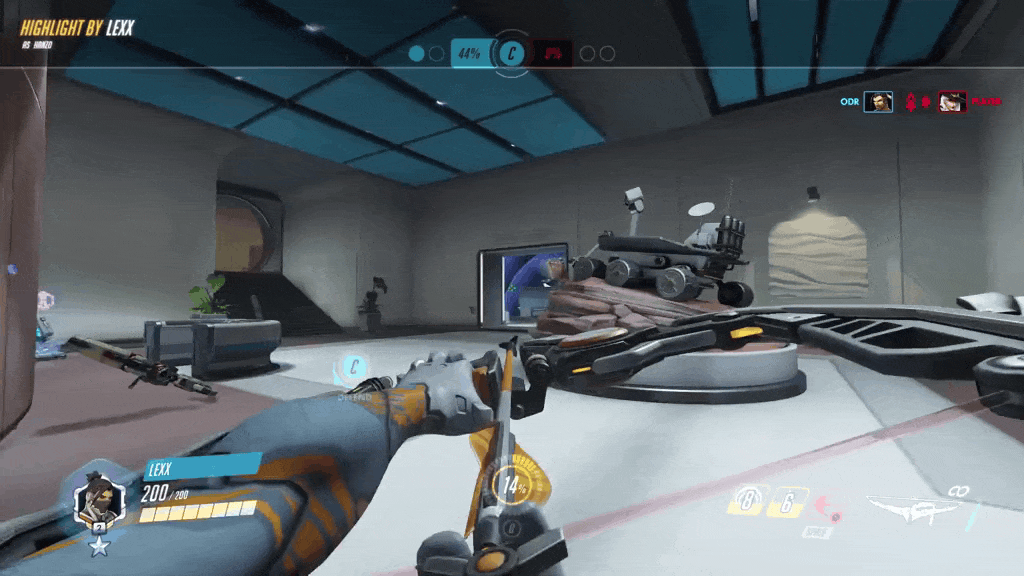Select the red-framed portrait in the kill feed
Viewport: 1024px width, 576px height.
click(x=952, y=102)
